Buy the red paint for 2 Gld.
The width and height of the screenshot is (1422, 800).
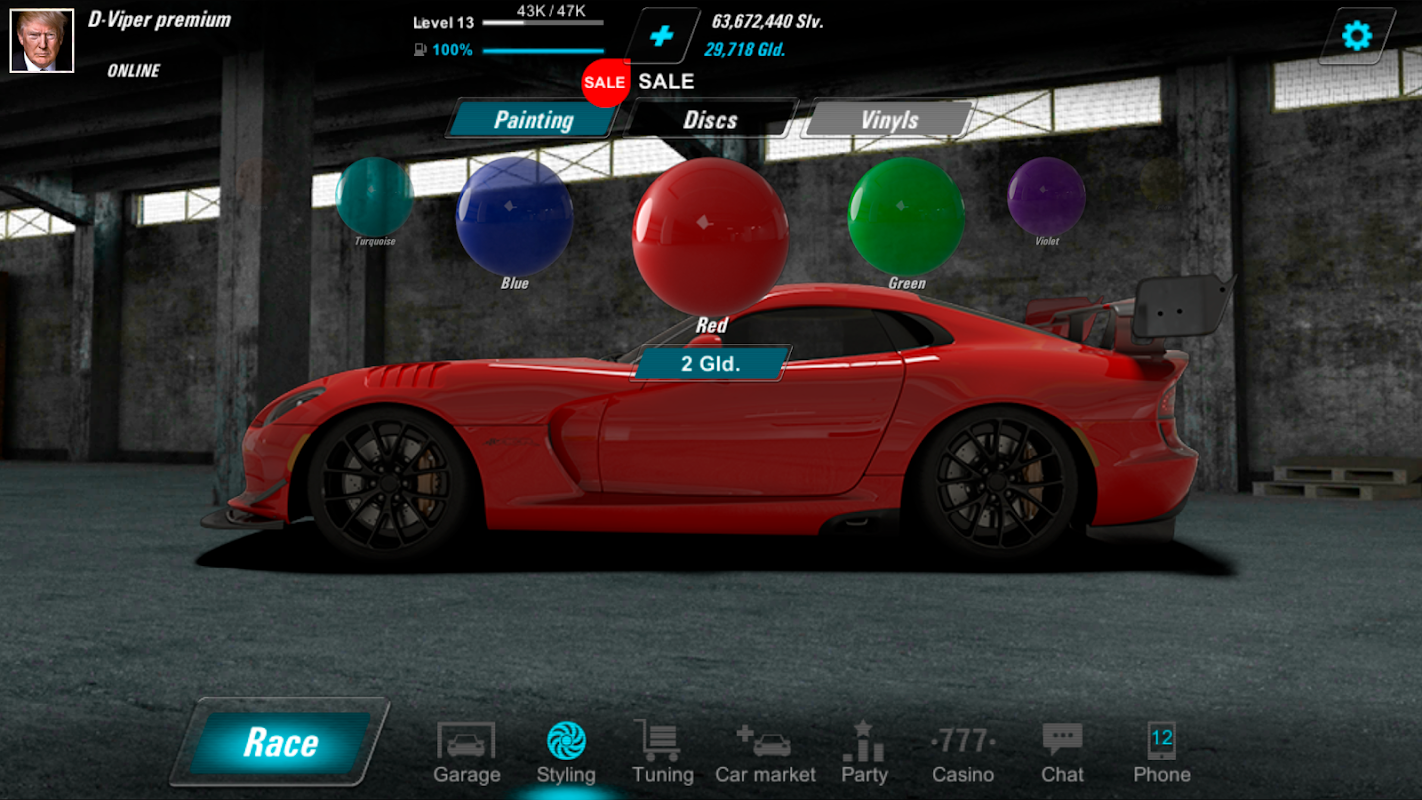tap(711, 364)
